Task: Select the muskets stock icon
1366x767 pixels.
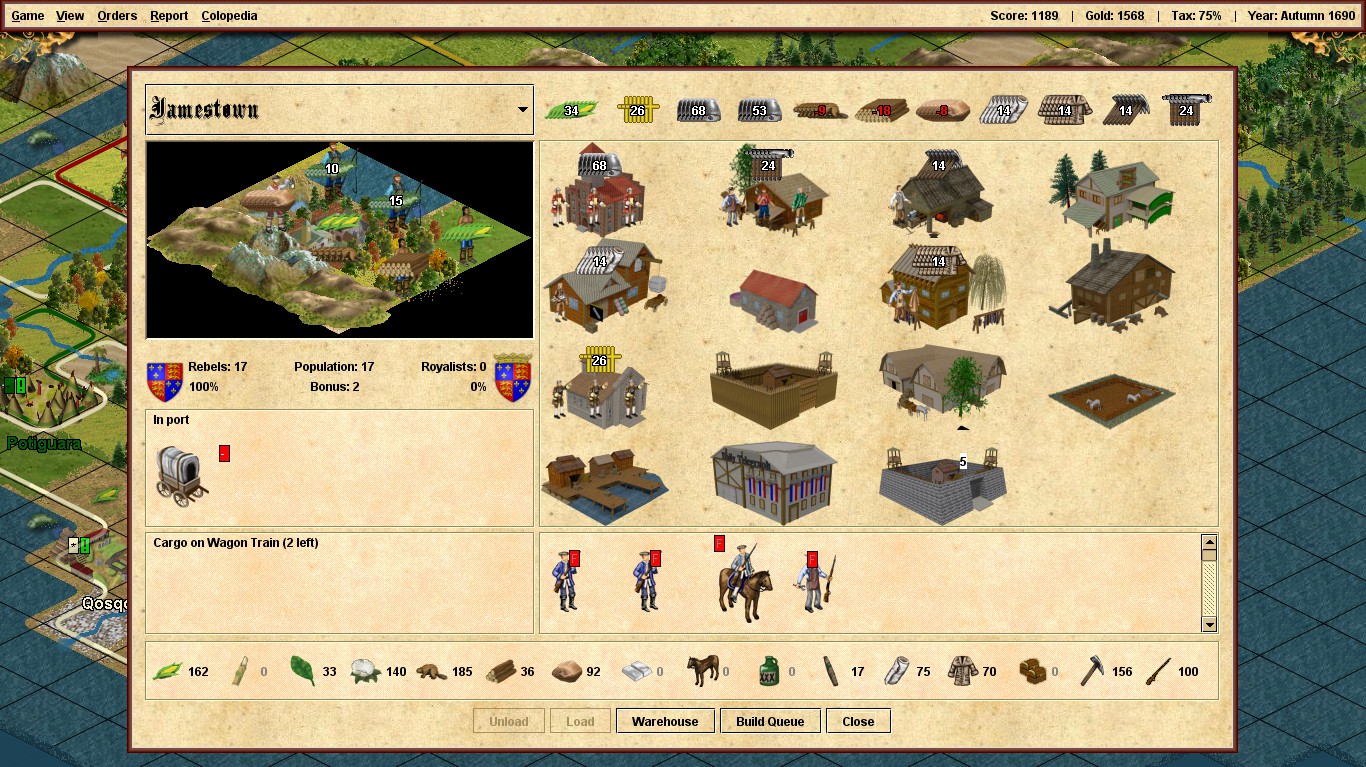Action: click(x=1160, y=671)
